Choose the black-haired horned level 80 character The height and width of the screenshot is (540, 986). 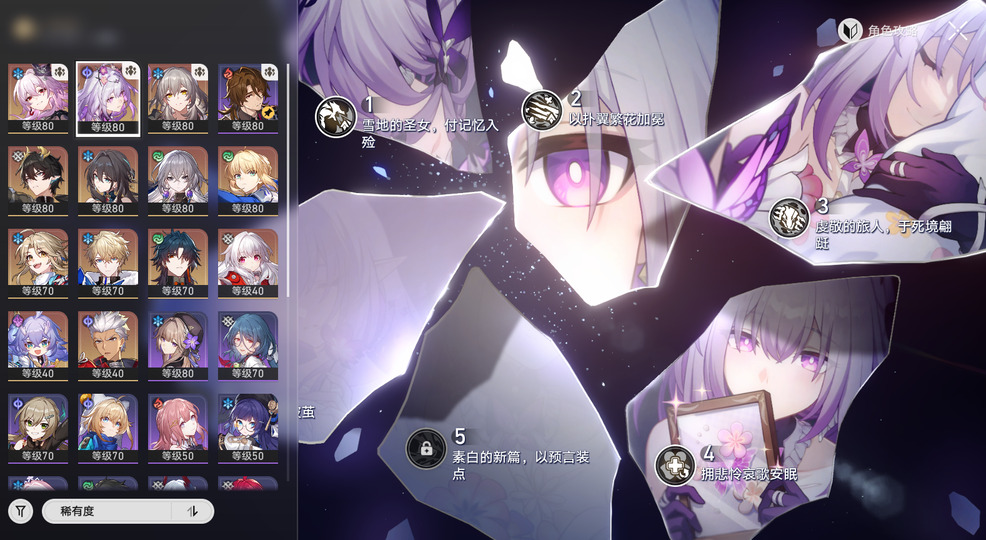click(x=38, y=180)
